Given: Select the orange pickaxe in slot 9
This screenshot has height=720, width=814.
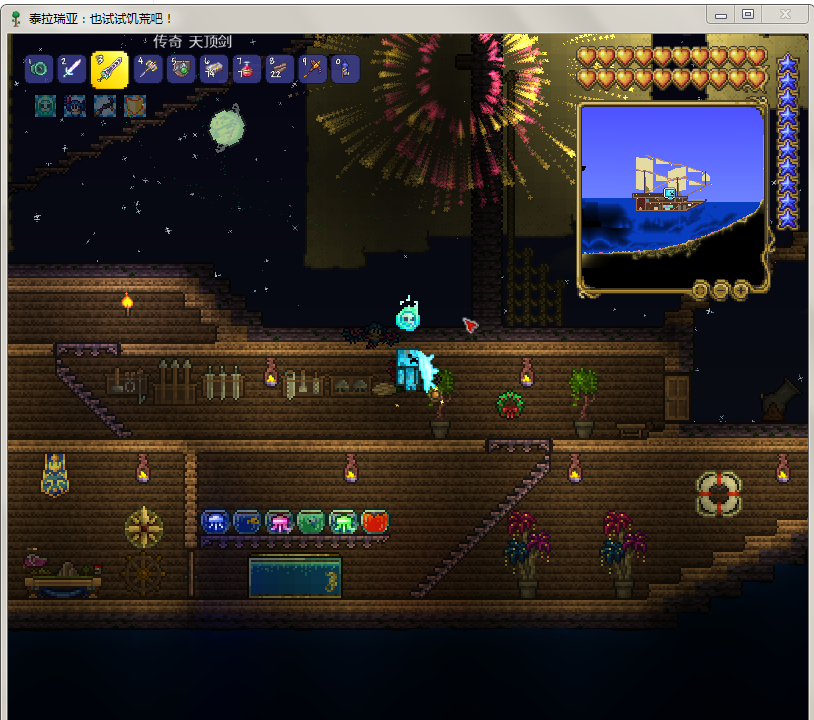Looking at the screenshot, I should [x=313, y=69].
